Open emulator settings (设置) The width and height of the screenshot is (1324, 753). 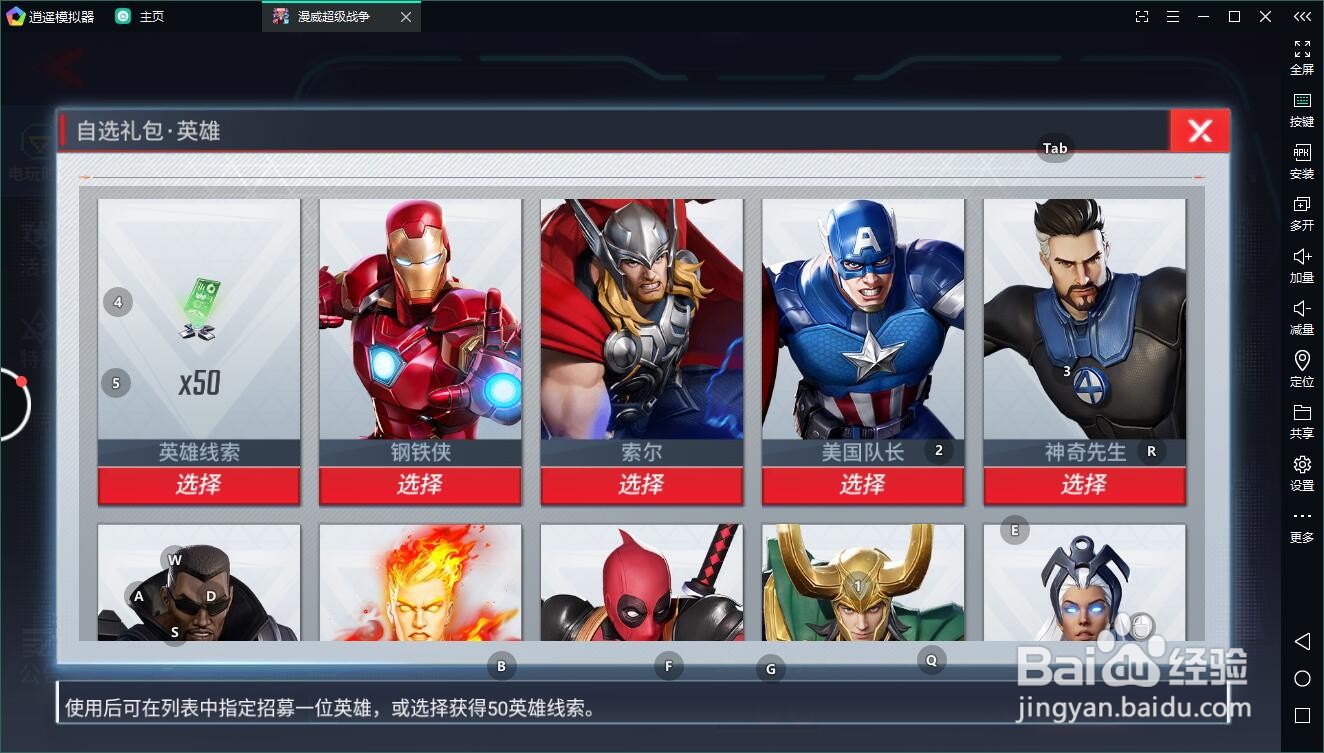pos(1301,474)
